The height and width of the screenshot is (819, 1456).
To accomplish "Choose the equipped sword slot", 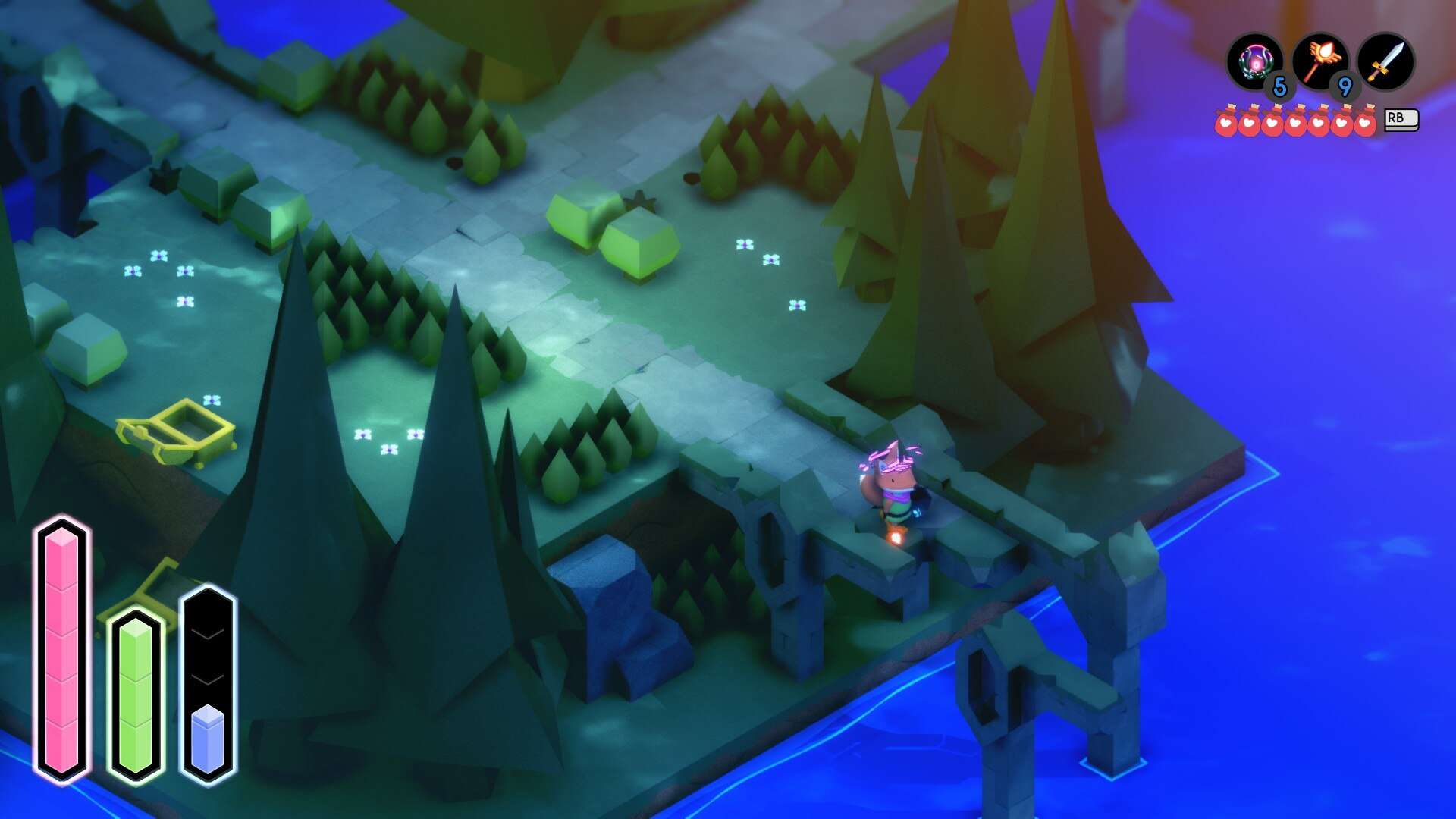I will click(1385, 61).
